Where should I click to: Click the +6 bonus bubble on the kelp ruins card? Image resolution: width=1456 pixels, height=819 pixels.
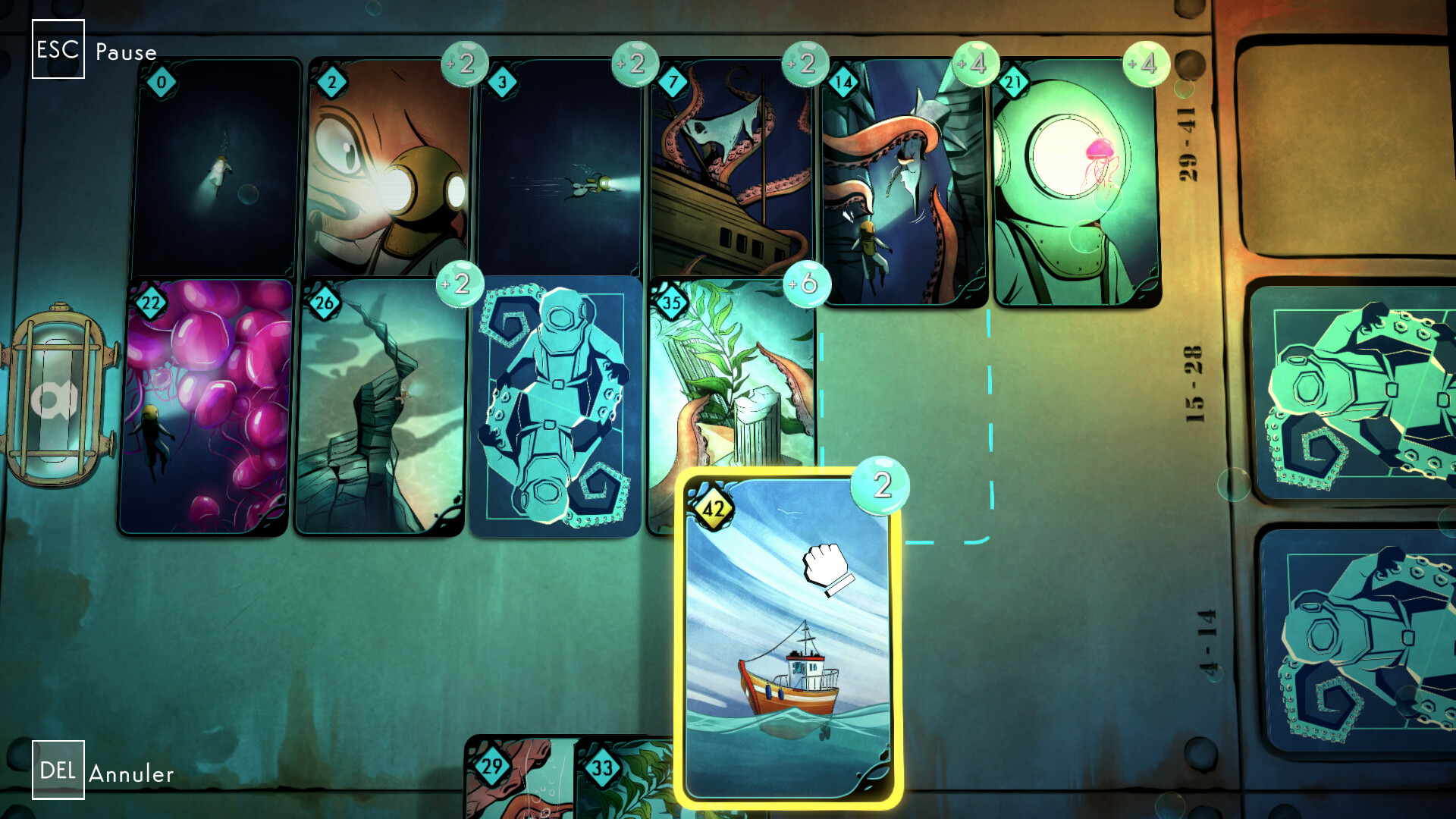coord(805,283)
